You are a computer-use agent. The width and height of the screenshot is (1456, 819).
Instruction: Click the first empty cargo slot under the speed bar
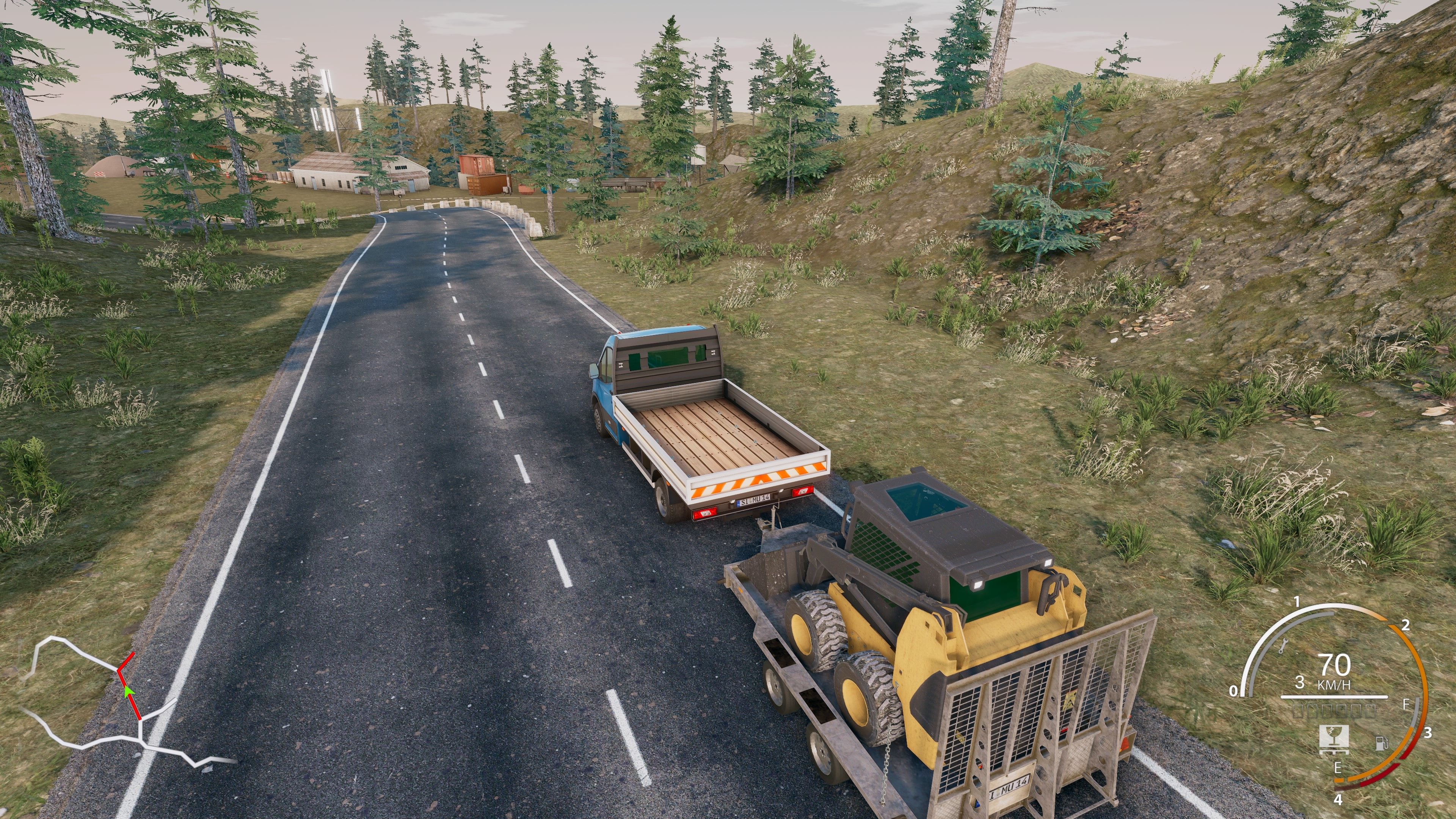click(x=1298, y=712)
